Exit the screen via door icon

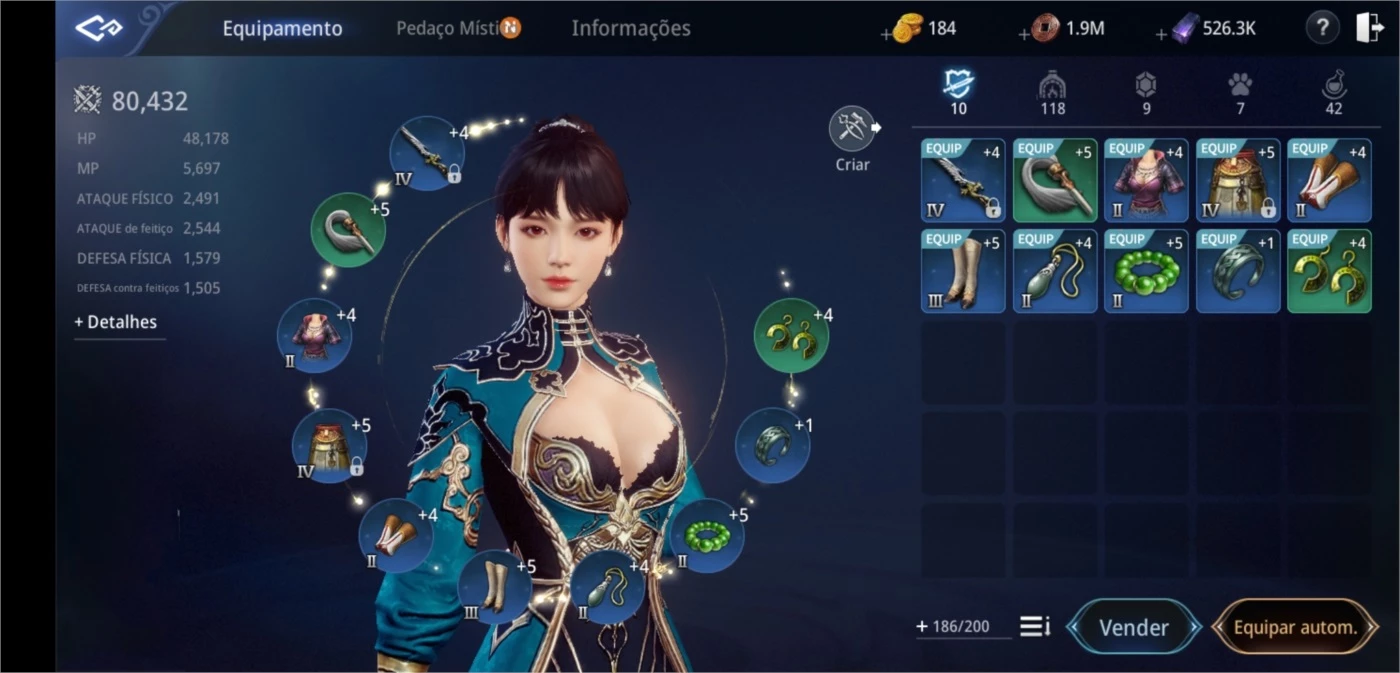pos(1369,28)
